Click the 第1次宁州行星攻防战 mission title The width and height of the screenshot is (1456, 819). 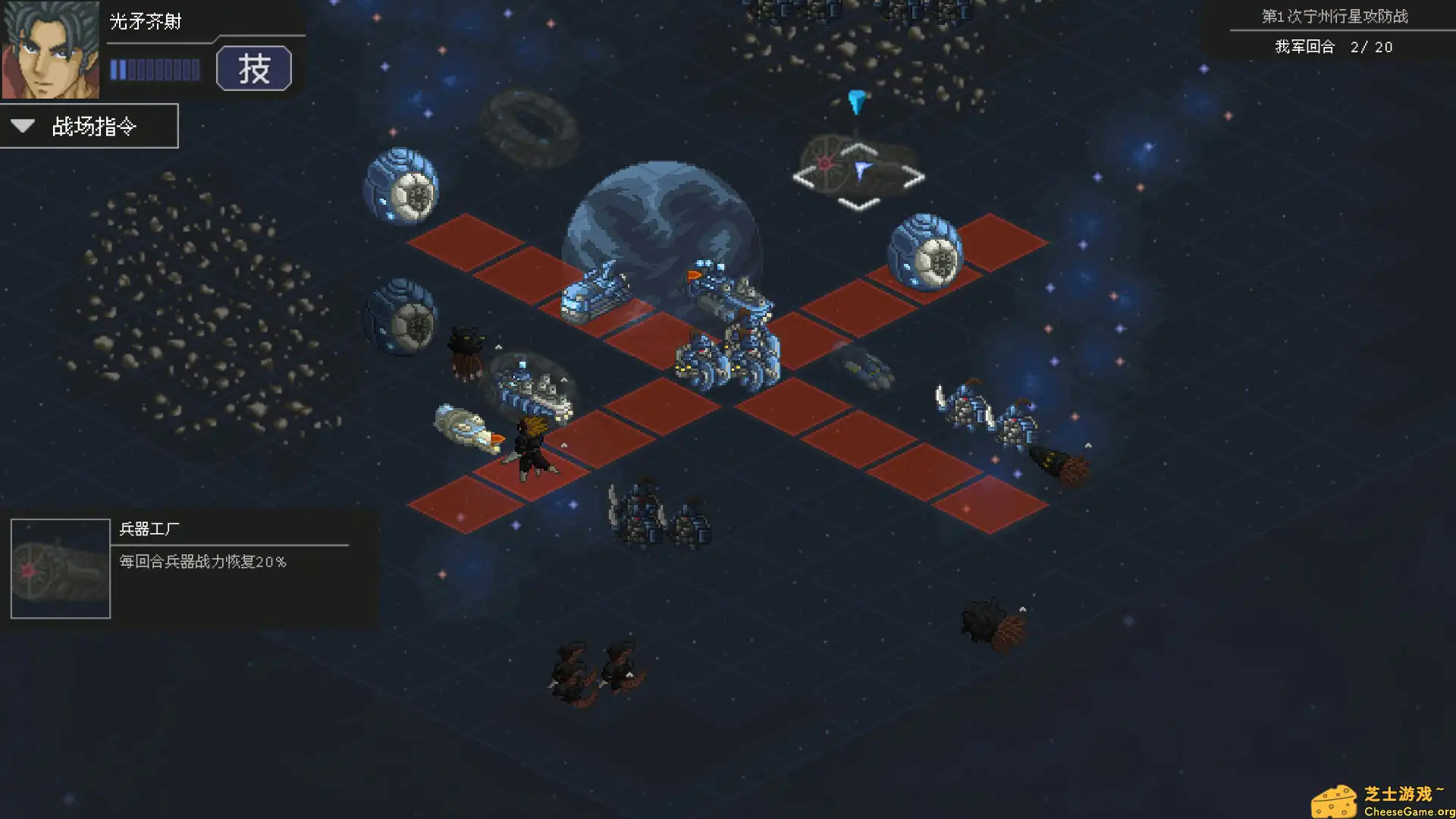1335,15
